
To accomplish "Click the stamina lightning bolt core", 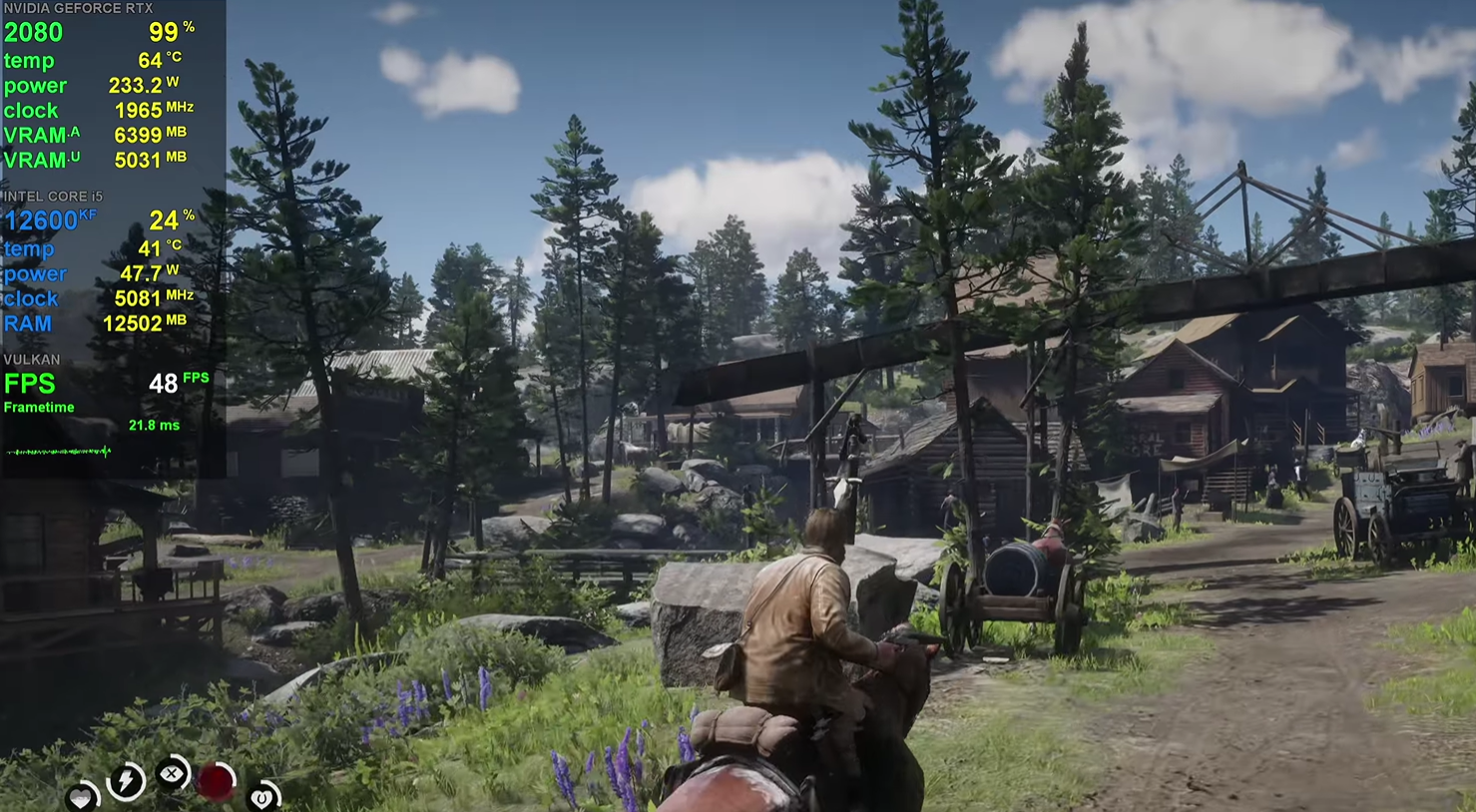I will tap(125, 782).
